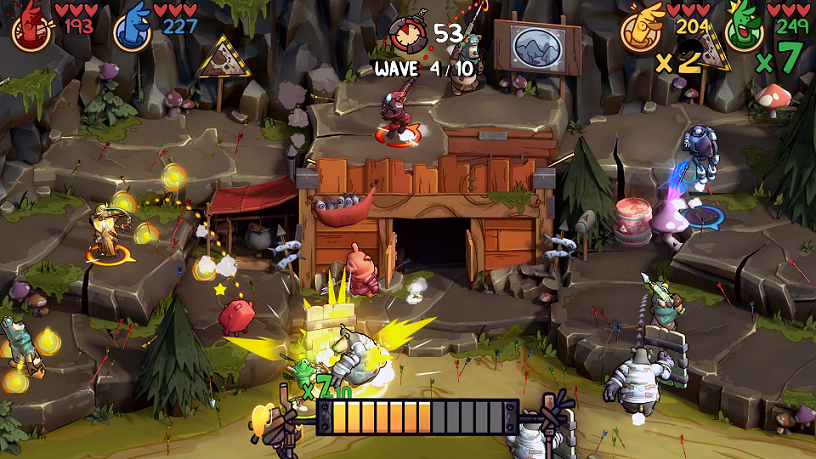Choose the green player portrait icon
The height and width of the screenshot is (459, 816).
click(743, 29)
